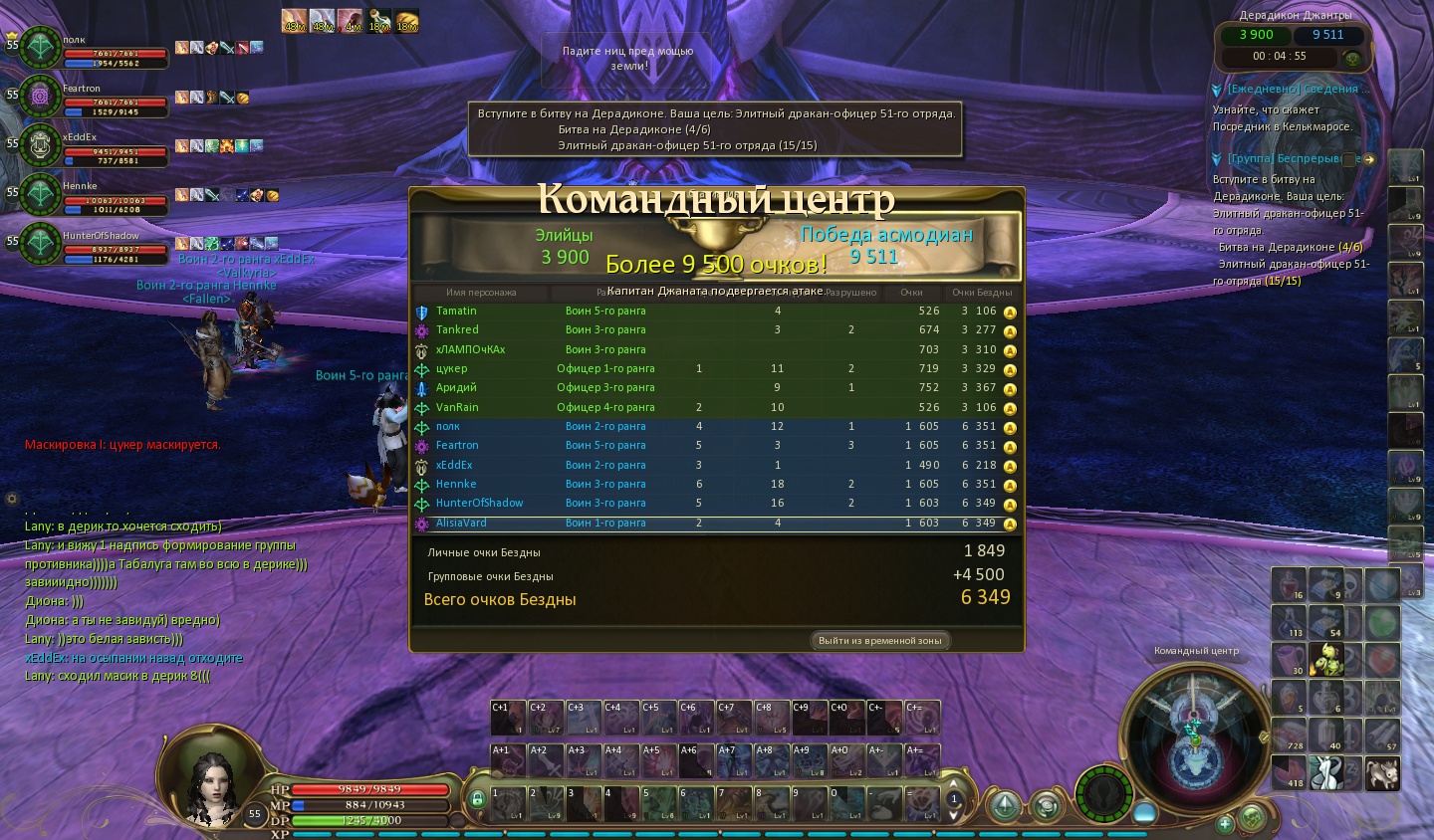Viewport: 1434px width, 840px height.
Task: Use the red potion stack of 16
Action: tap(1289, 585)
